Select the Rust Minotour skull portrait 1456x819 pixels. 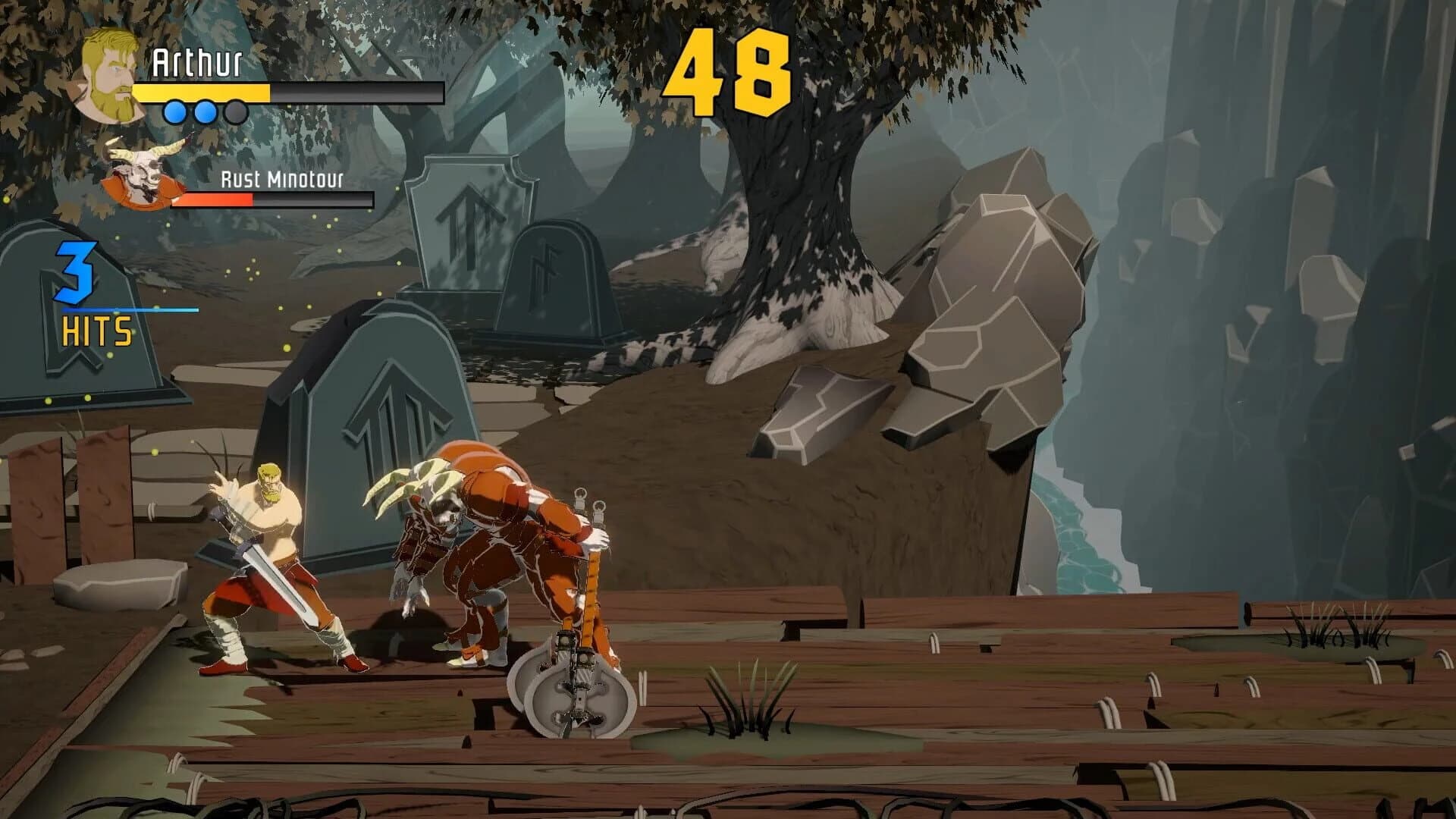140,174
